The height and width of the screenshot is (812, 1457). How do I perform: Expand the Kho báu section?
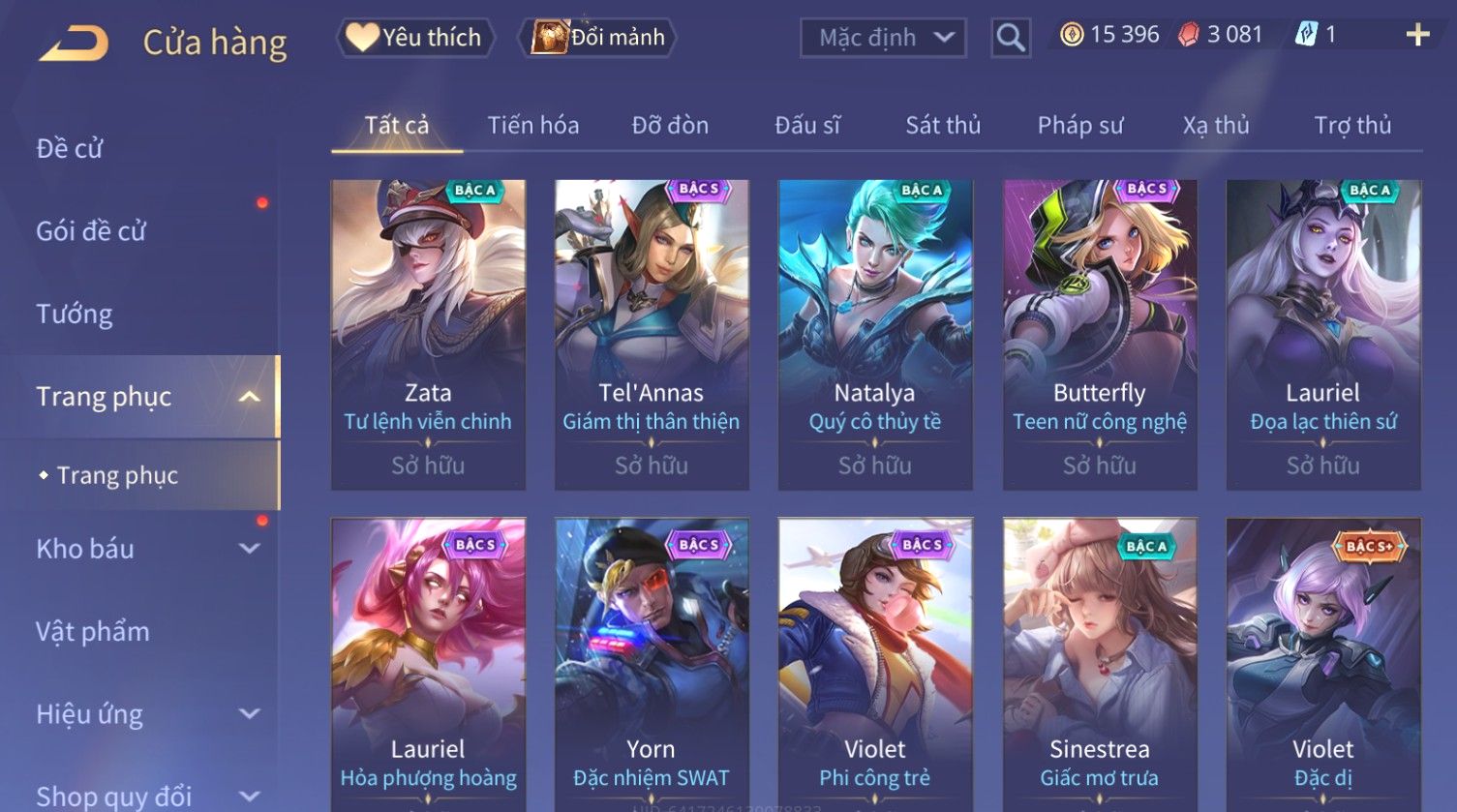tap(249, 549)
